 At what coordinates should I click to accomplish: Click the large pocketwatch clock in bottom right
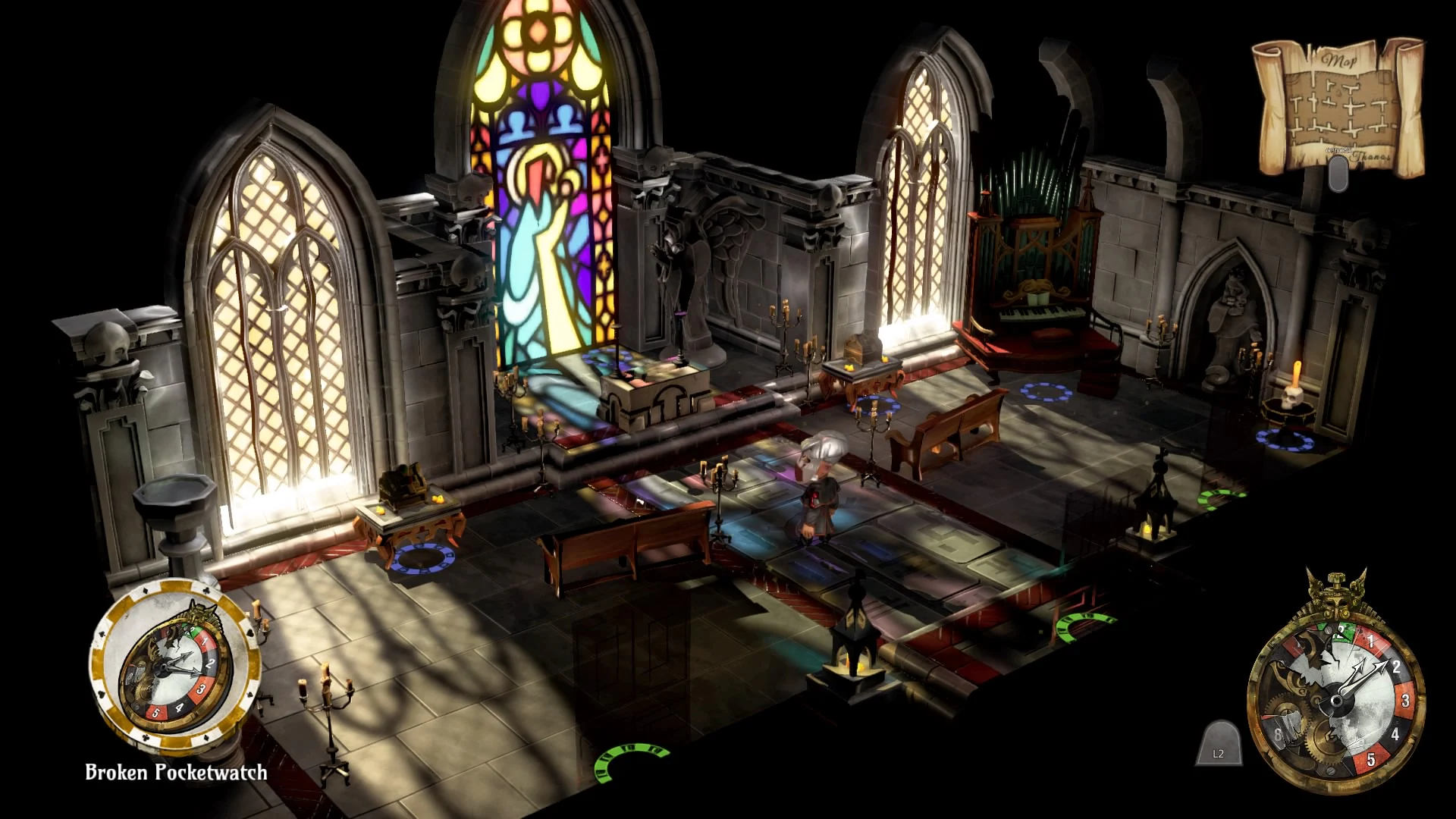(x=1336, y=698)
